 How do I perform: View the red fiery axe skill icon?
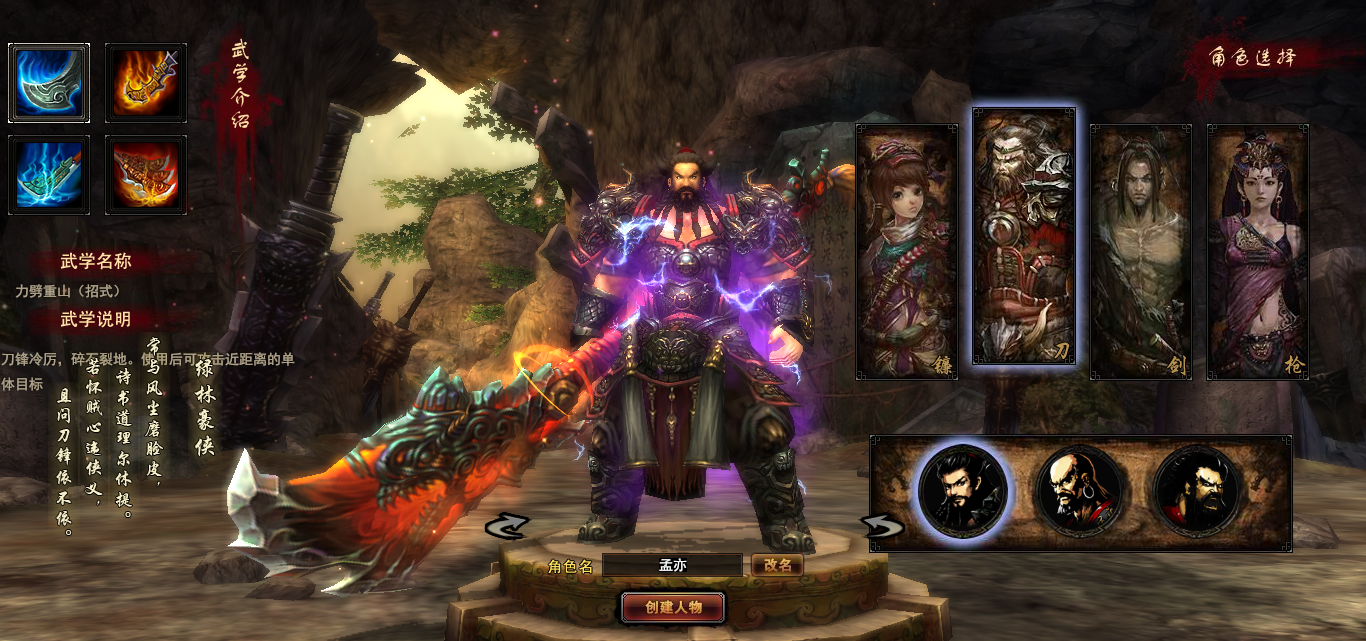[146, 175]
